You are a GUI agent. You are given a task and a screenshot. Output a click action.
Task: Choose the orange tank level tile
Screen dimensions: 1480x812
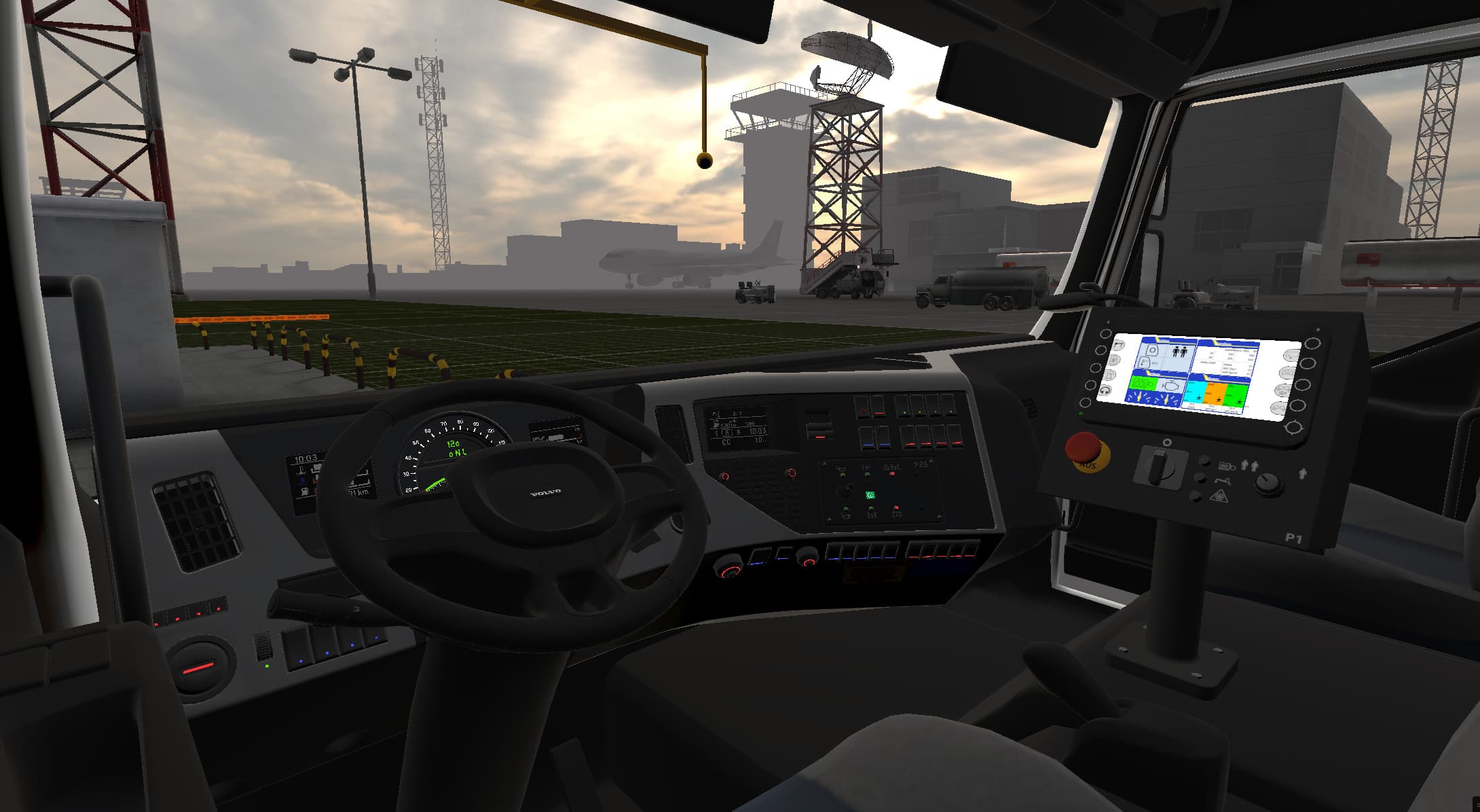(1217, 392)
